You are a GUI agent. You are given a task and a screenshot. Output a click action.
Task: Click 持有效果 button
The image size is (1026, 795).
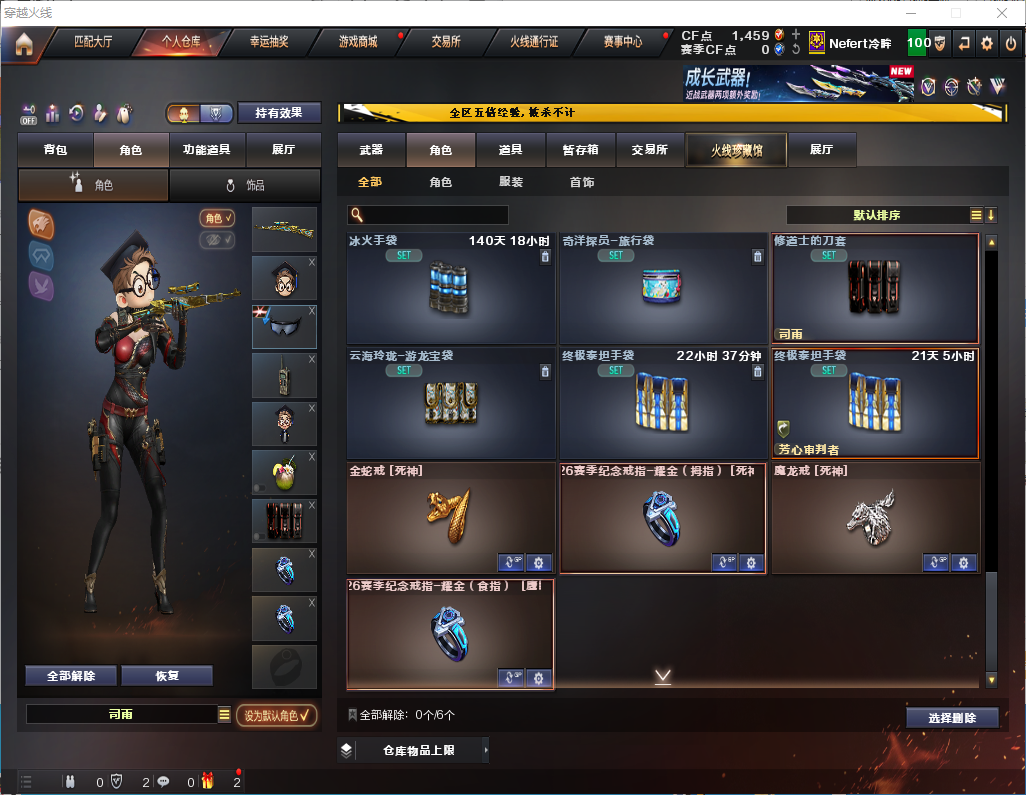coord(279,113)
